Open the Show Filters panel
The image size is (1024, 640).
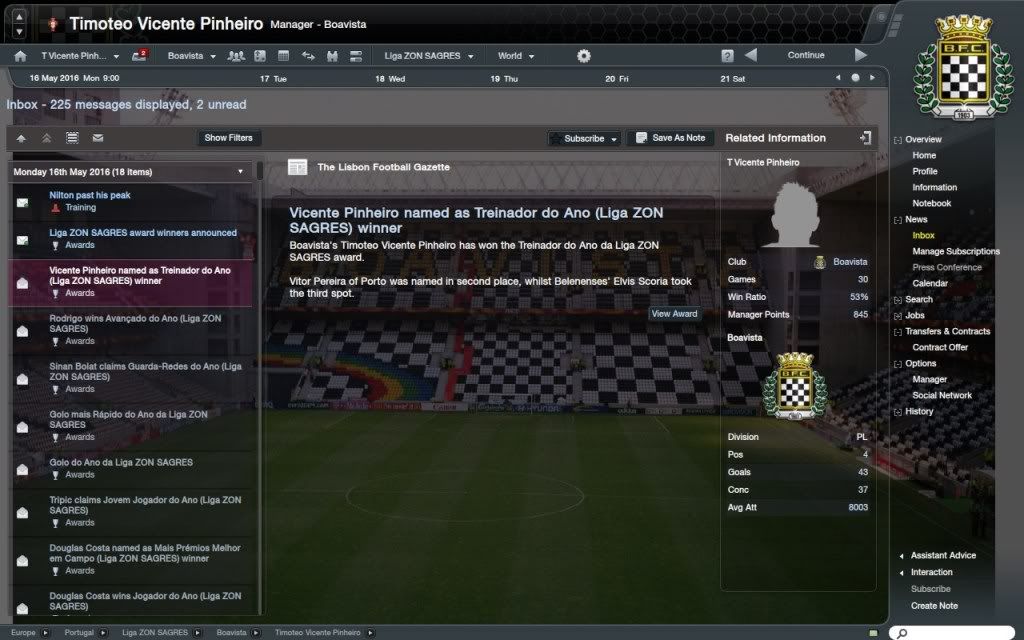coord(228,138)
